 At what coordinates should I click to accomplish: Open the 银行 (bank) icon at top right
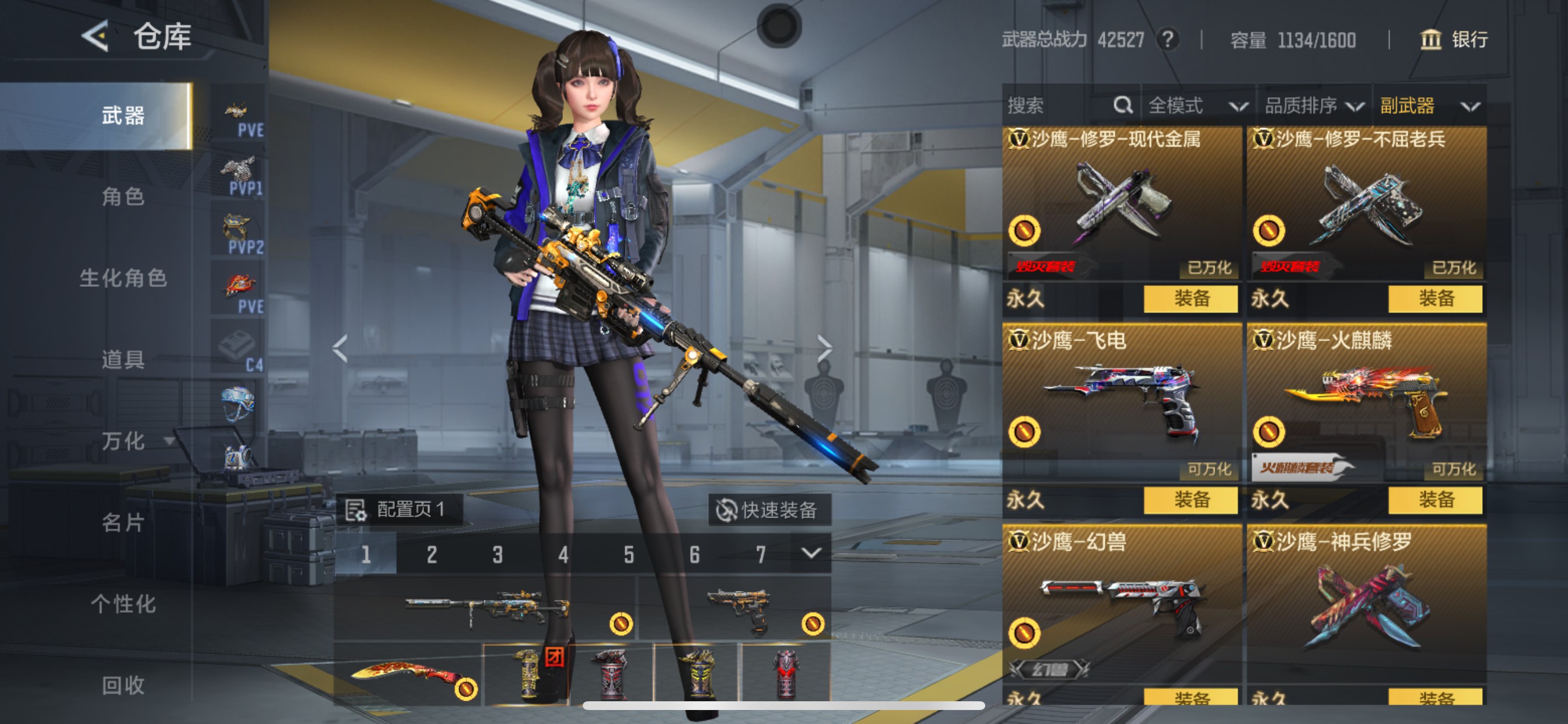coord(1431,40)
